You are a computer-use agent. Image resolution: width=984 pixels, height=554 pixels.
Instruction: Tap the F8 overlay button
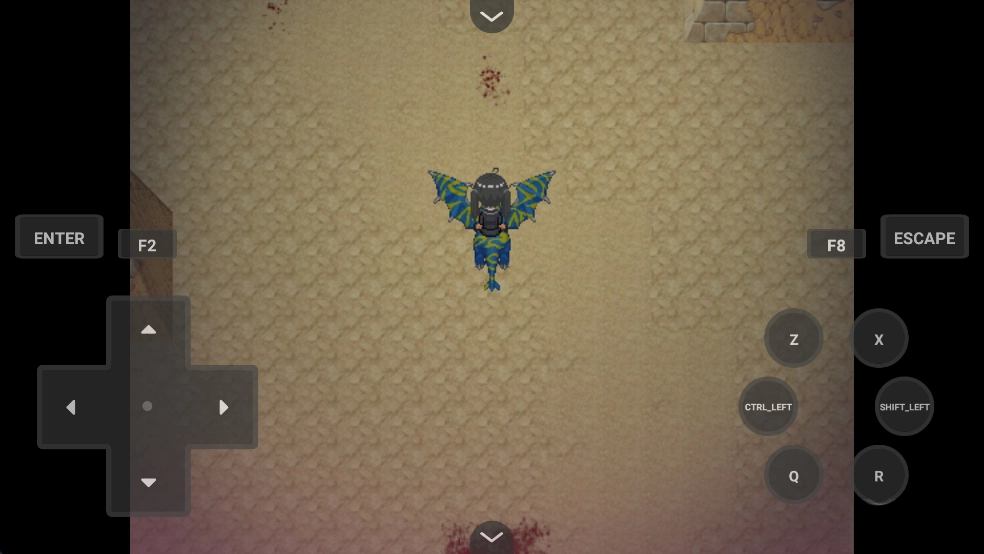(836, 245)
